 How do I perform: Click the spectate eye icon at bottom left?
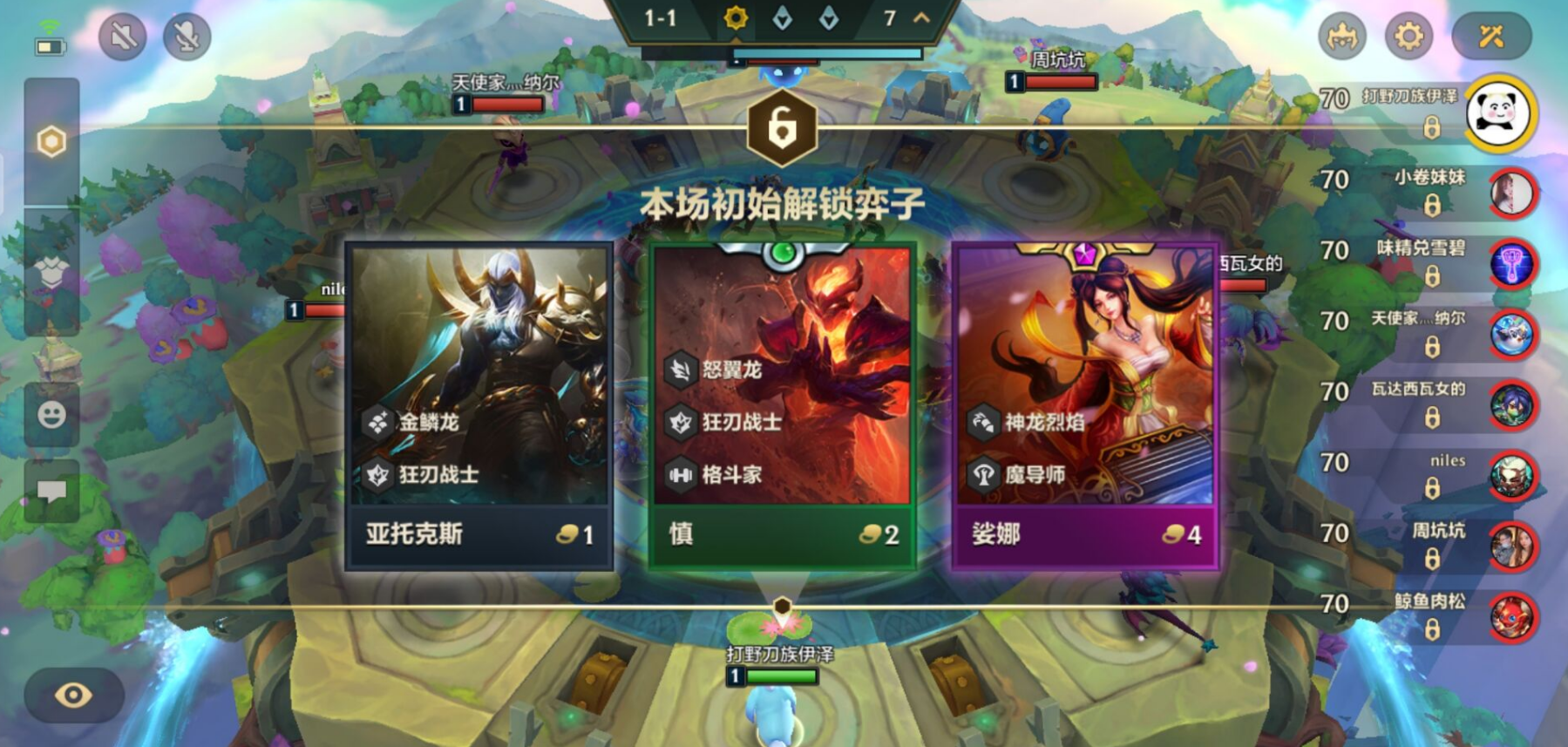[74, 693]
